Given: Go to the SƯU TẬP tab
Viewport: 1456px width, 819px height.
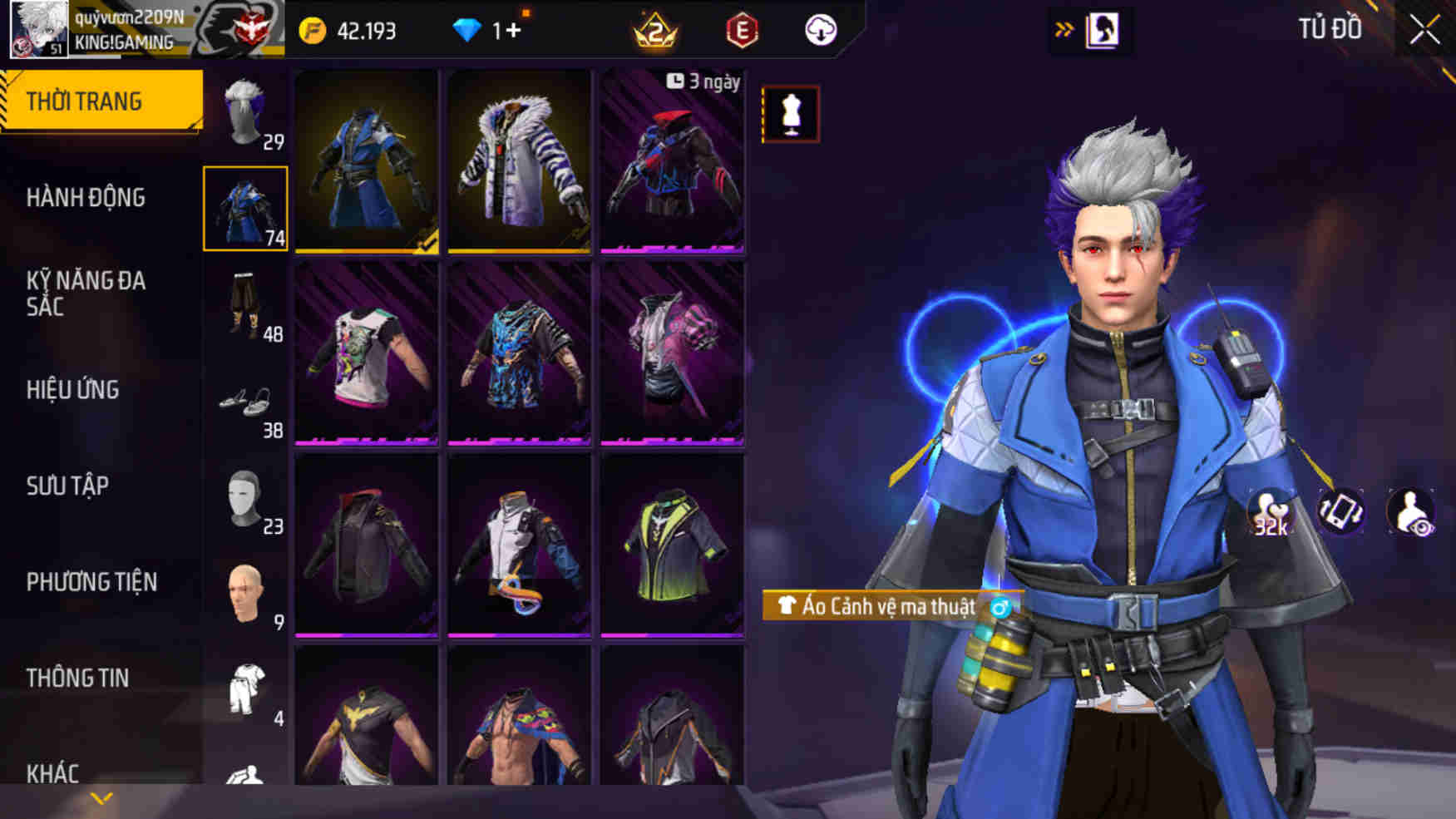Looking at the screenshot, I should [x=67, y=486].
